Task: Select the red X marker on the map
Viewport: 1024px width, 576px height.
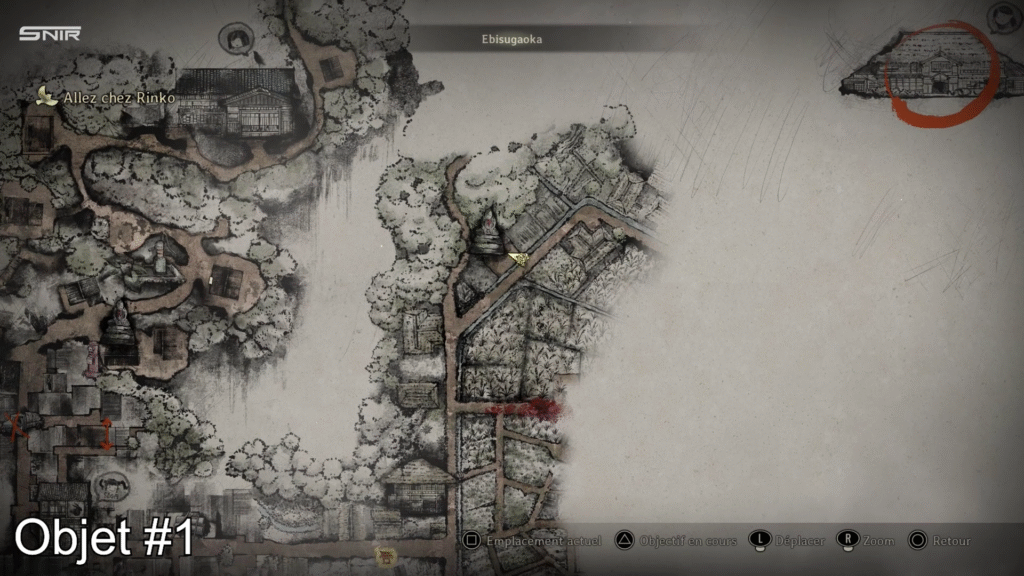Action: (14, 426)
